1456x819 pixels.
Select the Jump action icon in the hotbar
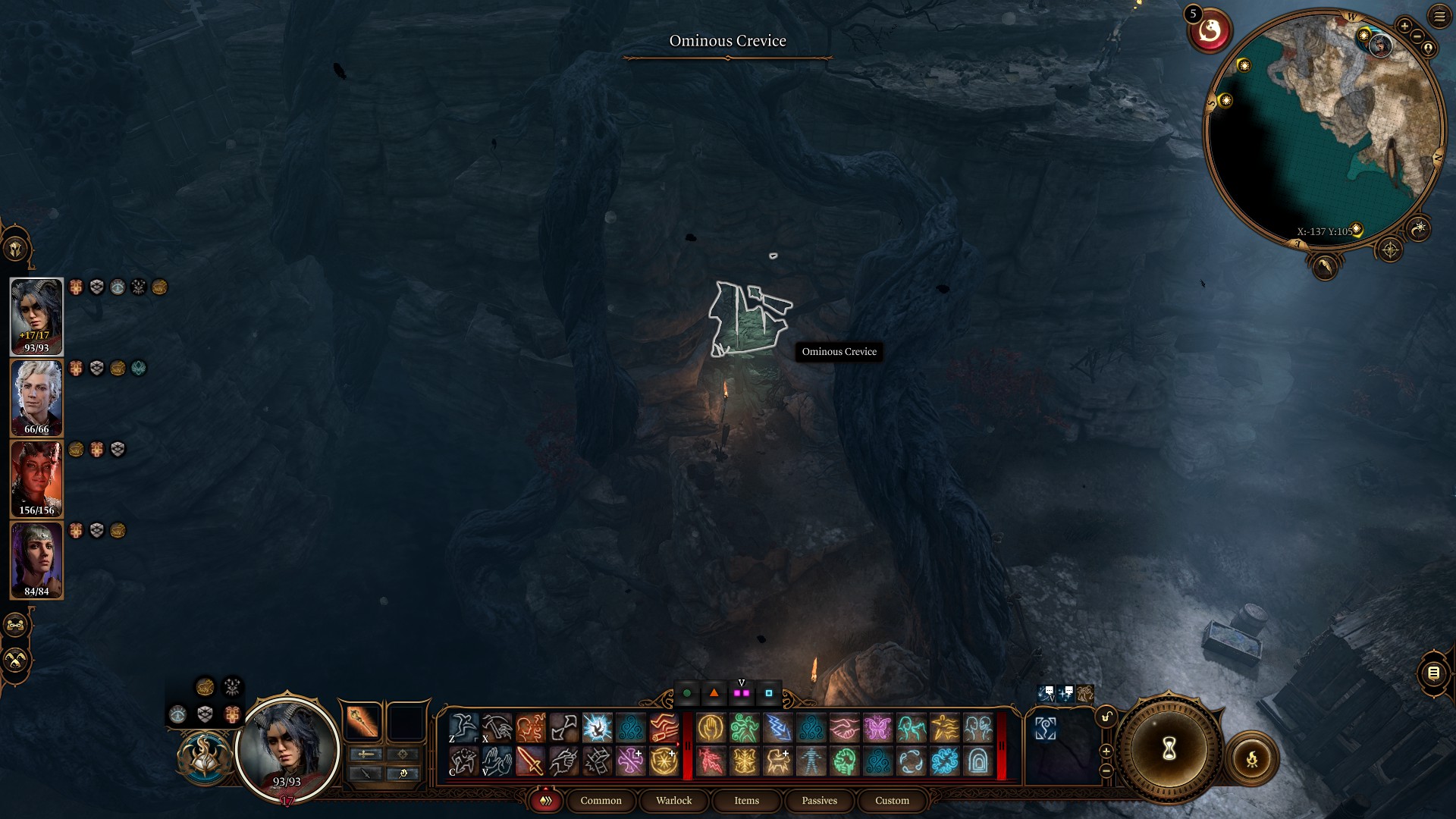tap(463, 726)
